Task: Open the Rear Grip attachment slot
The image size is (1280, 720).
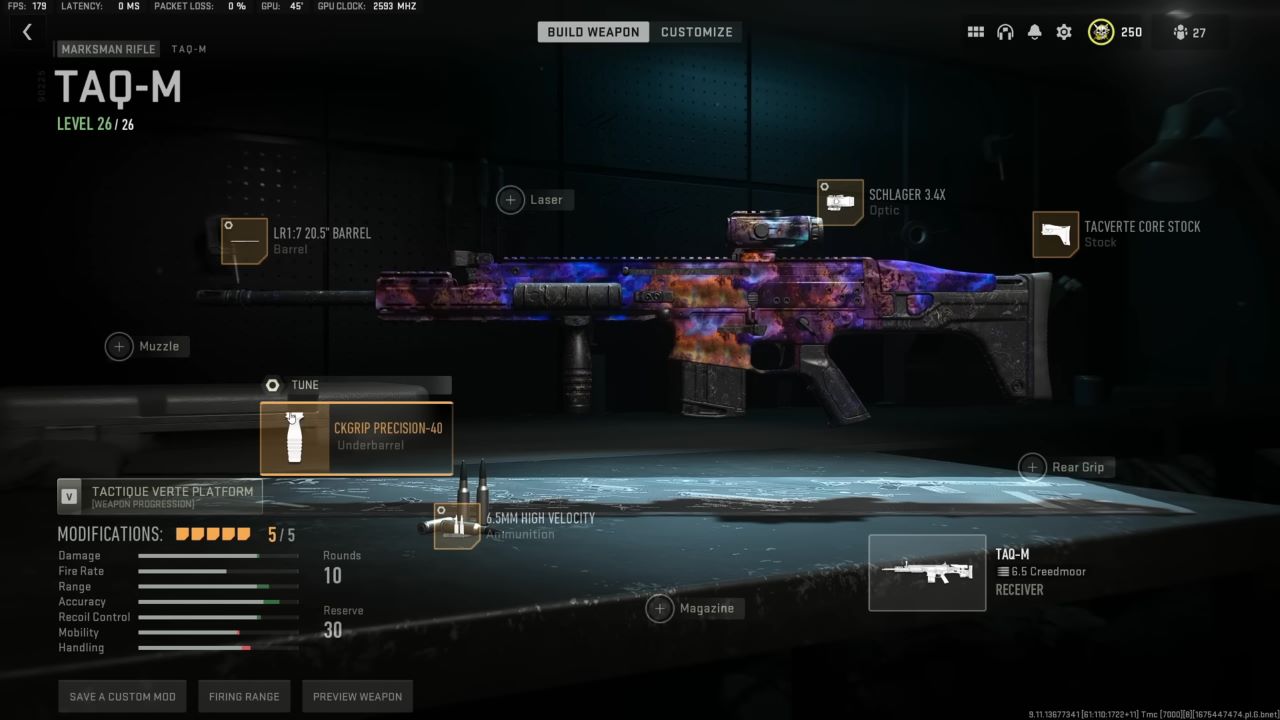Action: click(1032, 467)
